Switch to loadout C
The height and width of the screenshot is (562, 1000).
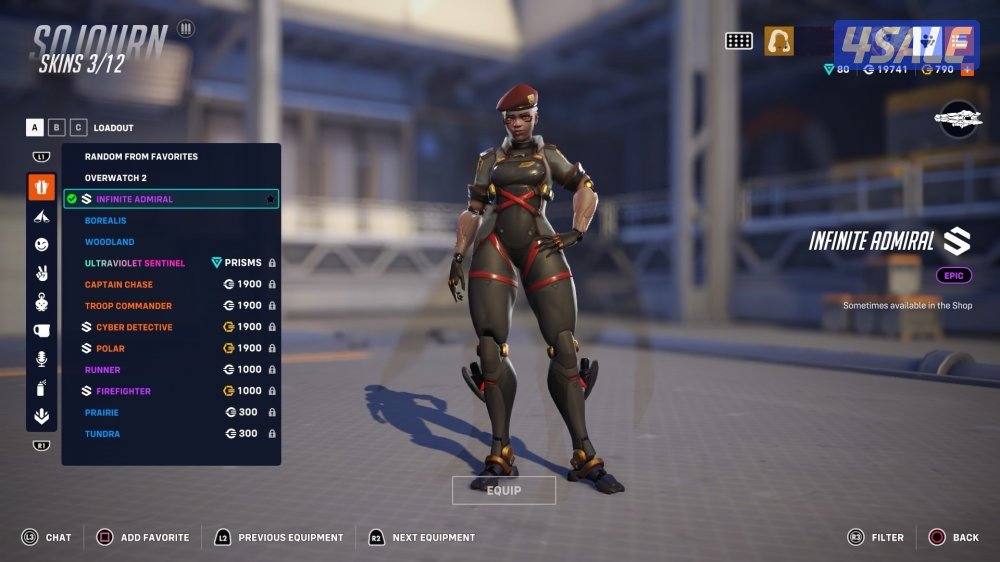(x=77, y=127)
